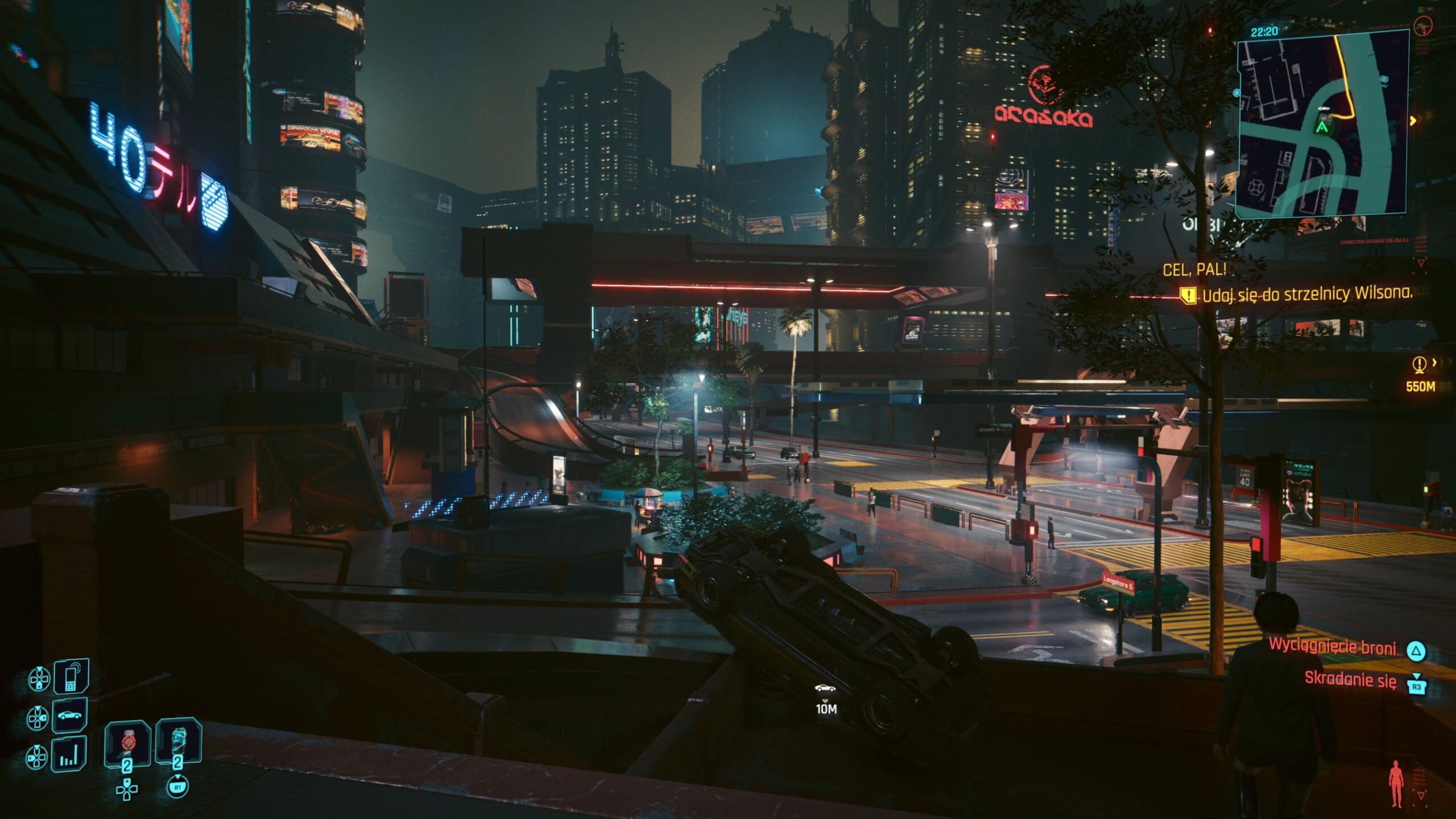Image resolution: width=1456 pixels, height=819 pixels.
Task: Select the red body silhouette status icon
Action: click(1396, 784)
